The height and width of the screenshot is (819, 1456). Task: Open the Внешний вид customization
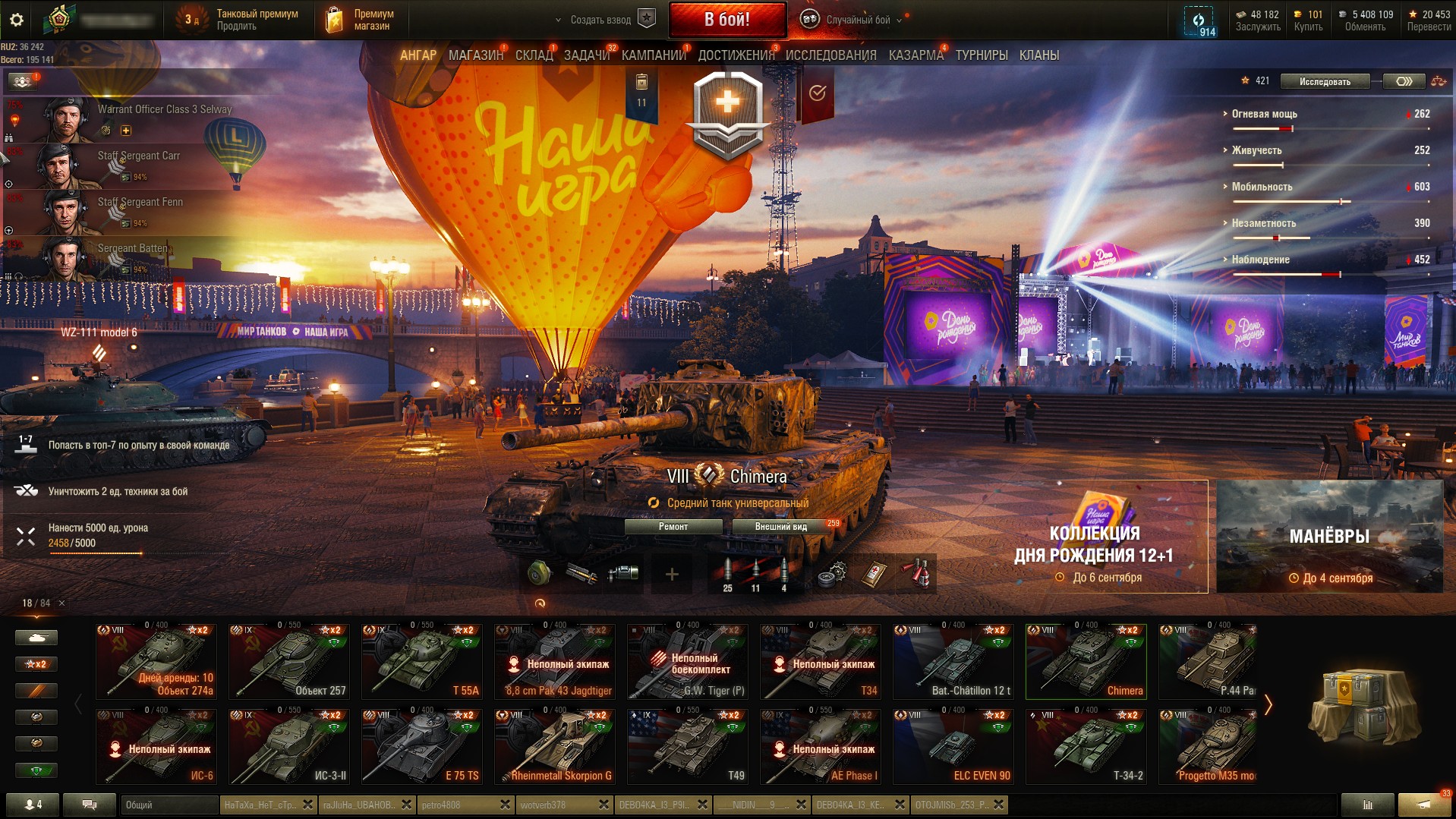(x=780, y=527)
